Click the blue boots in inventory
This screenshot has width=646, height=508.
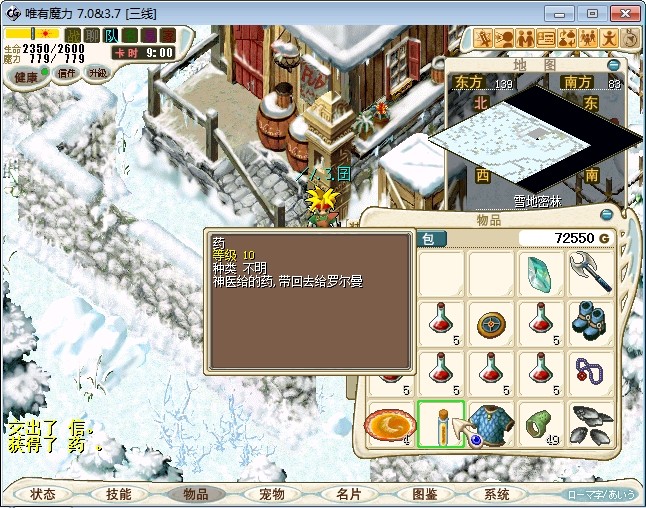pyautogui.click(x=590, y=322)
